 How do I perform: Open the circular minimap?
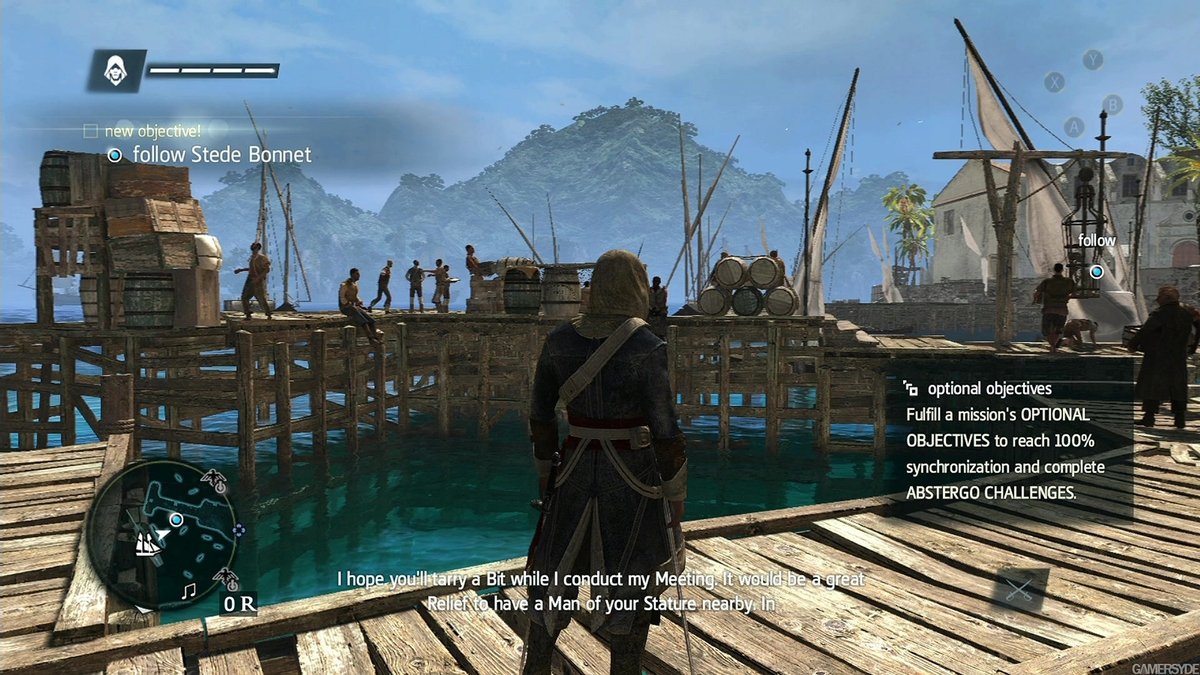161,533
